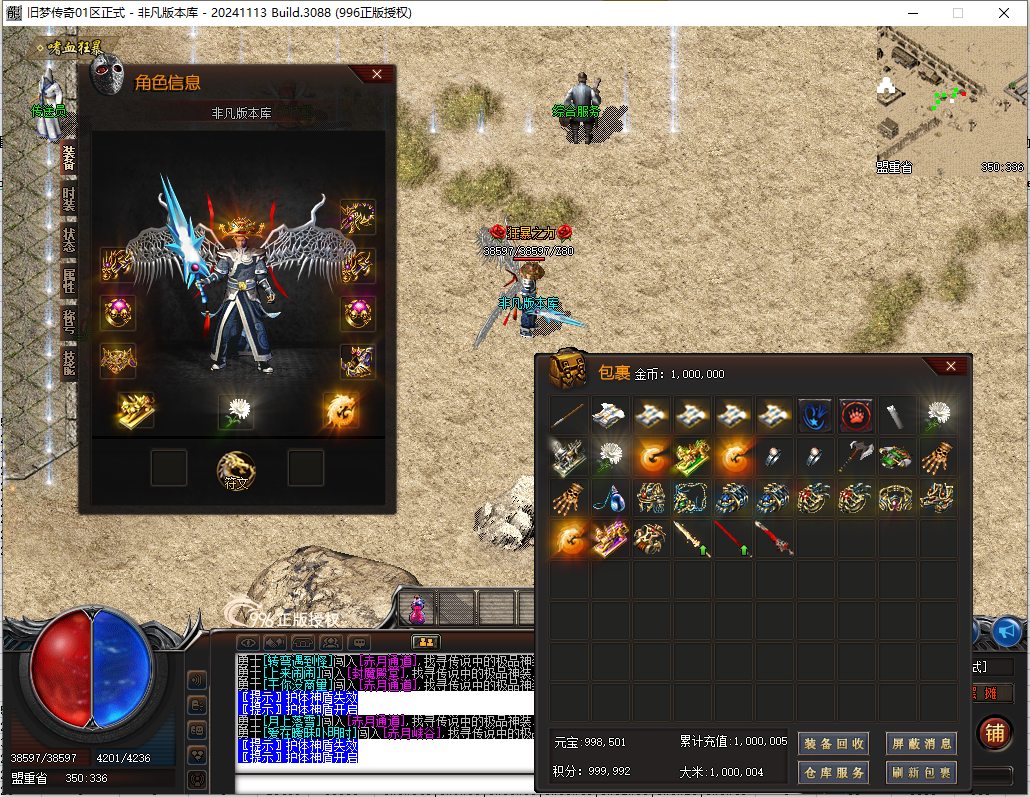This screenshot has width=1030, height=797.
Task: Open 仓库服务 warehouse service
Action: (x=832, y=772)
